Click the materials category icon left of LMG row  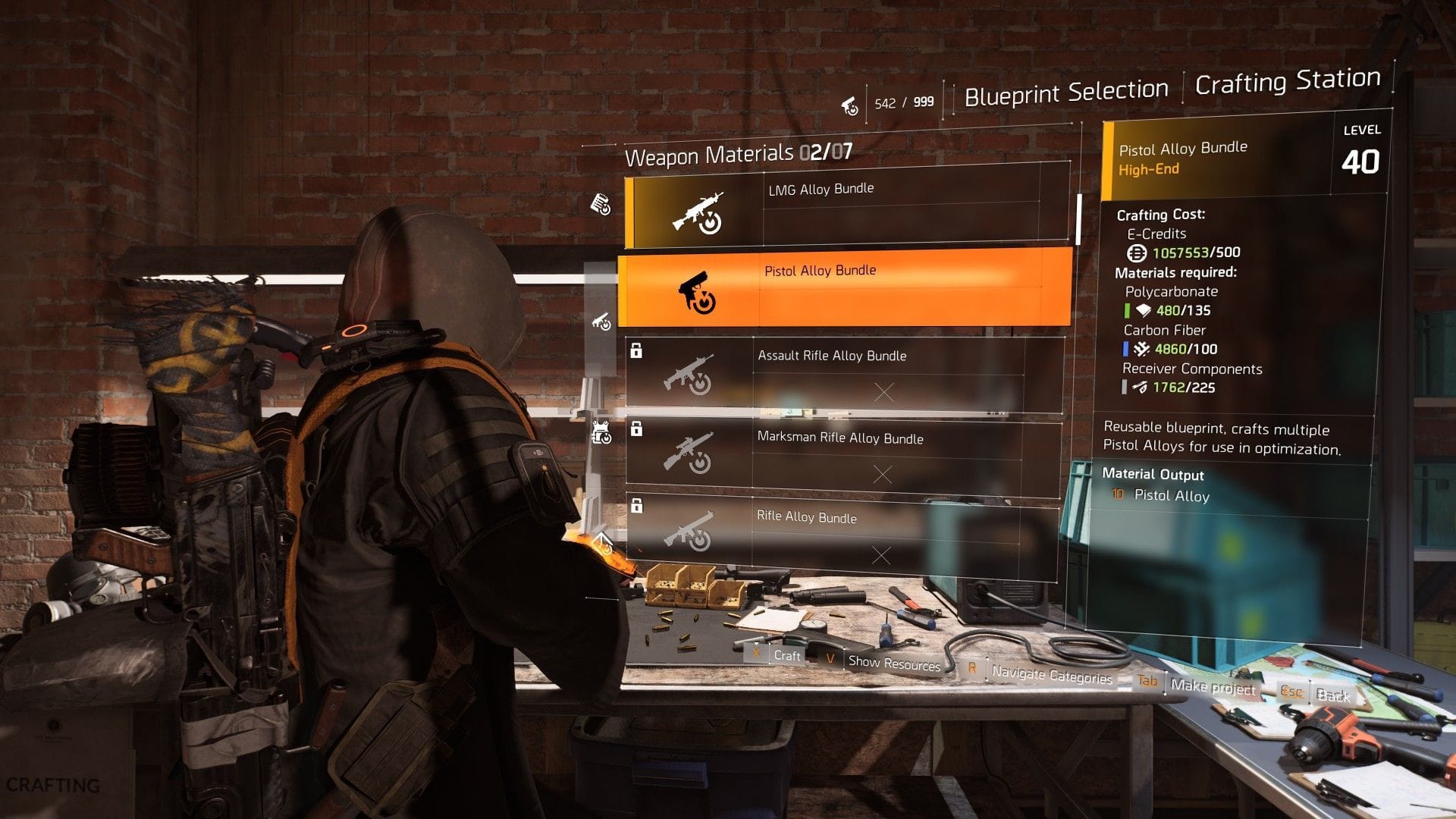(x=601, y=203)
